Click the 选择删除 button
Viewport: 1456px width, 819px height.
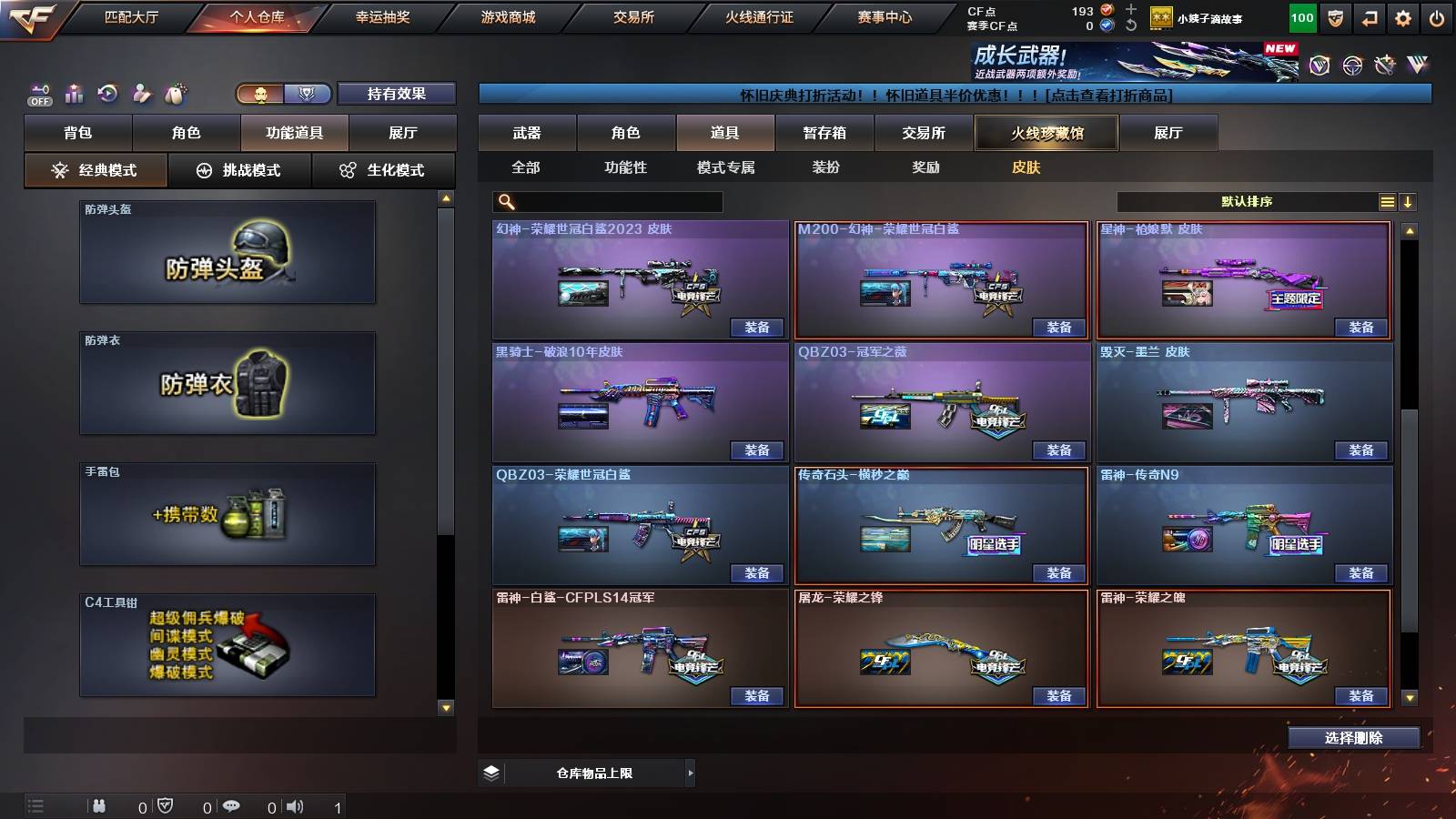tap(1353, 738)
